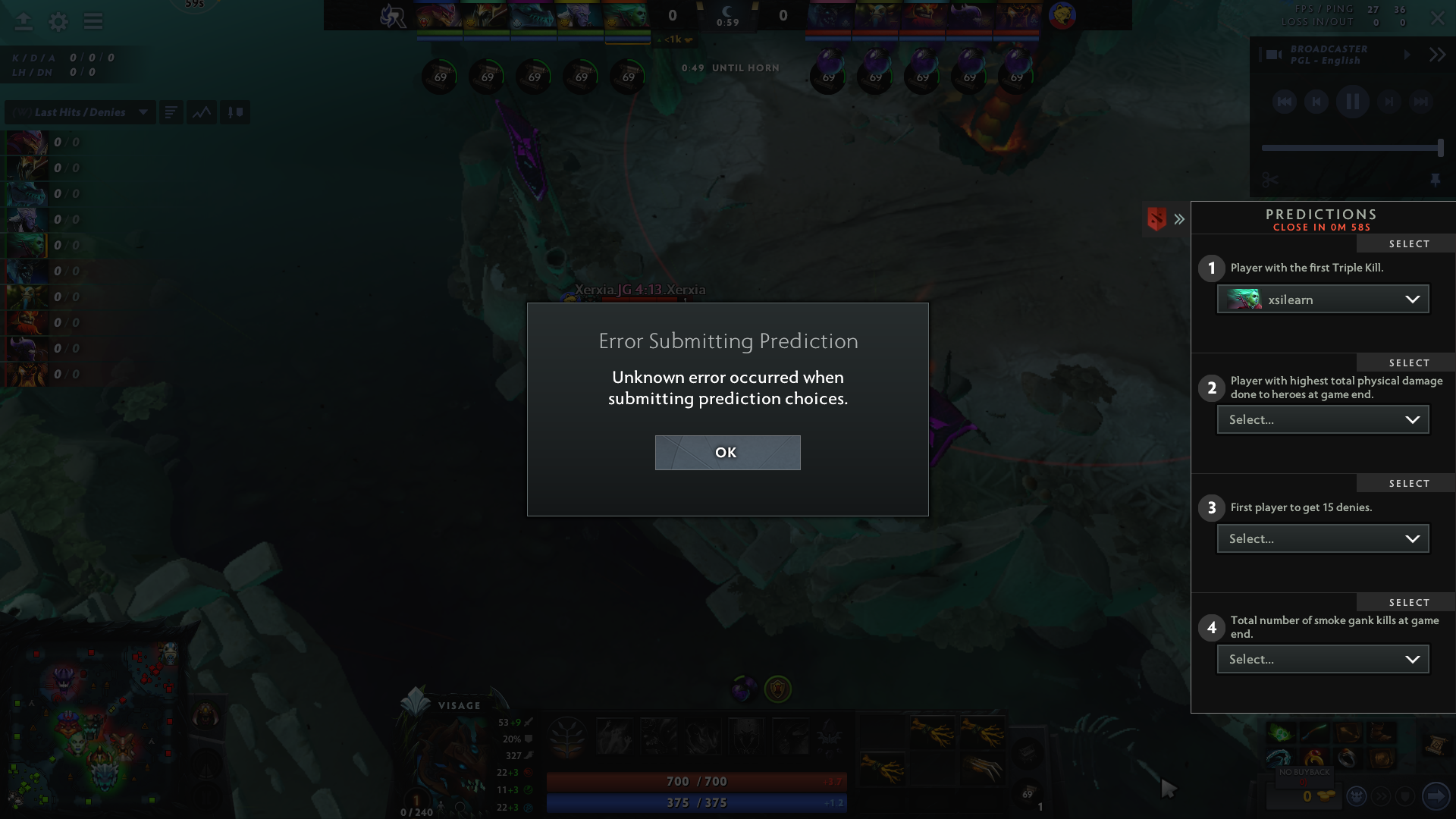Open the smoke gank kills Select dropdown
1456x819 pixels.
1323,659
